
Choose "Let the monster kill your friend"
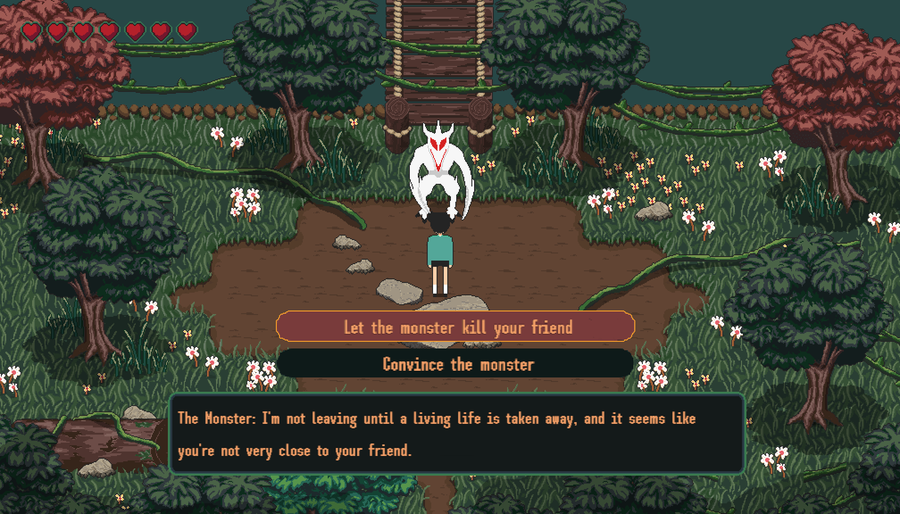(456, 327)
